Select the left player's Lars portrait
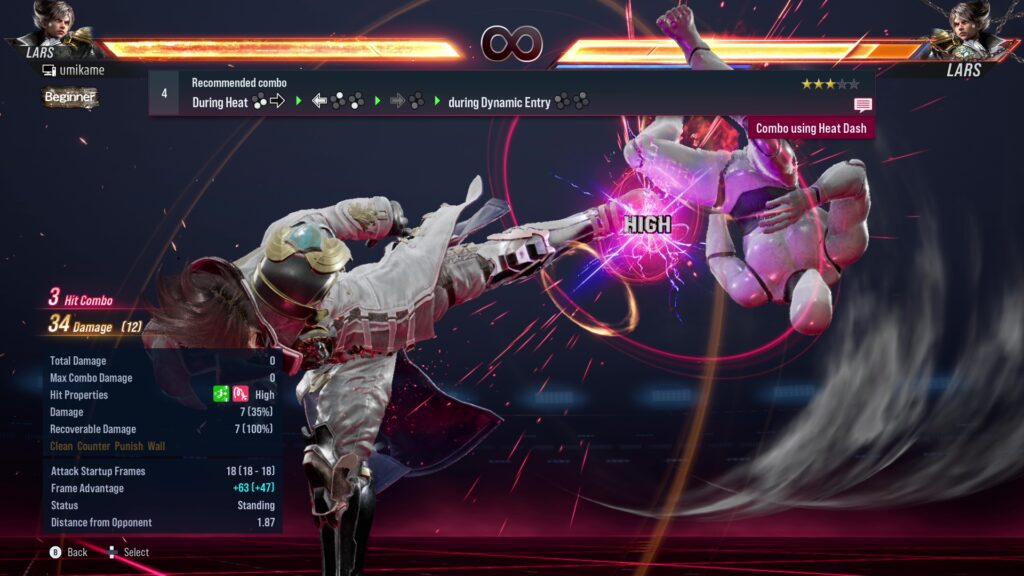Image resolution: width=1024 pixels, height=576 pixels. coord(50,22)
